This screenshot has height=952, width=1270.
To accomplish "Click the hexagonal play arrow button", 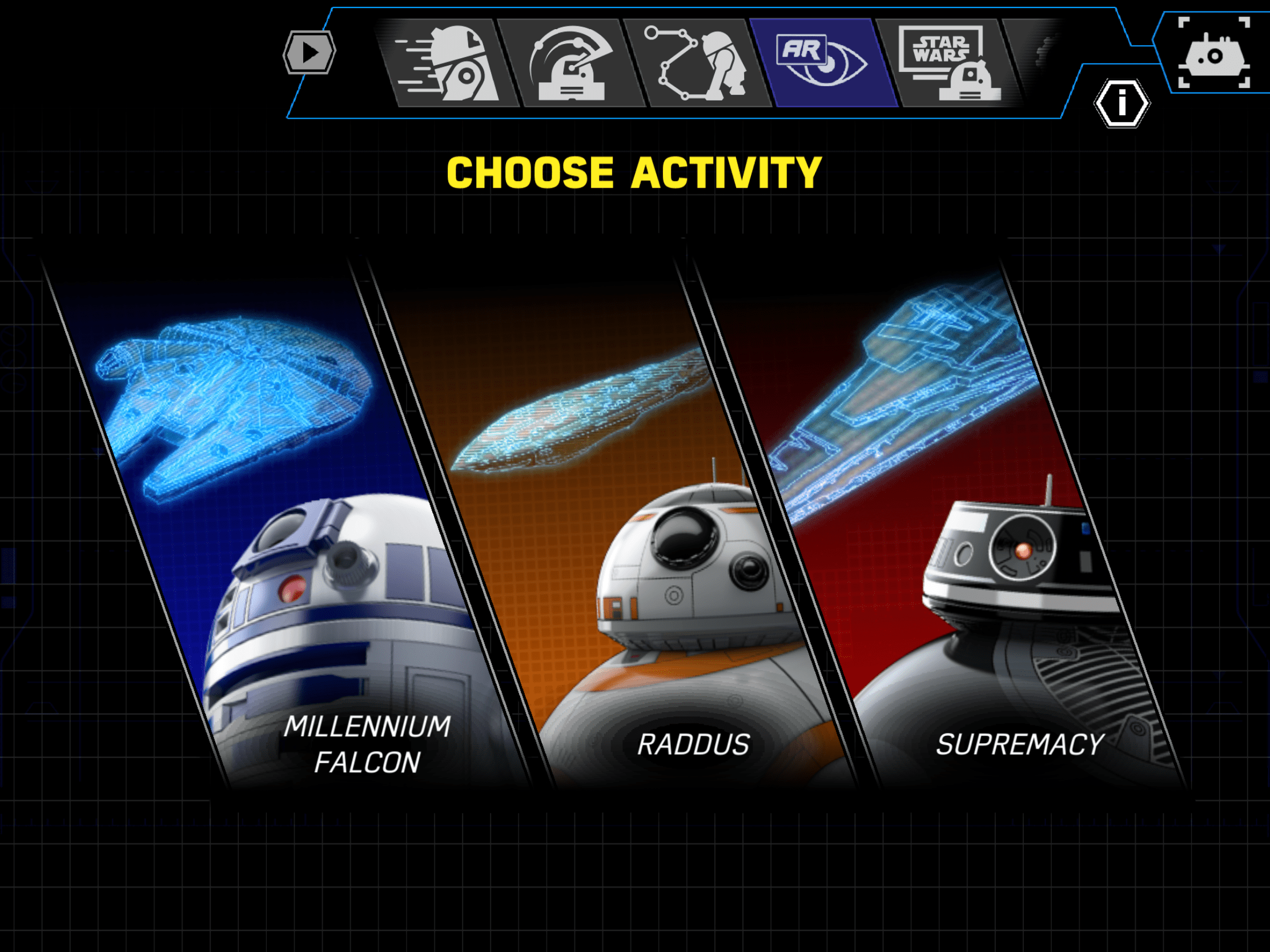I will [x=310, y=52].
